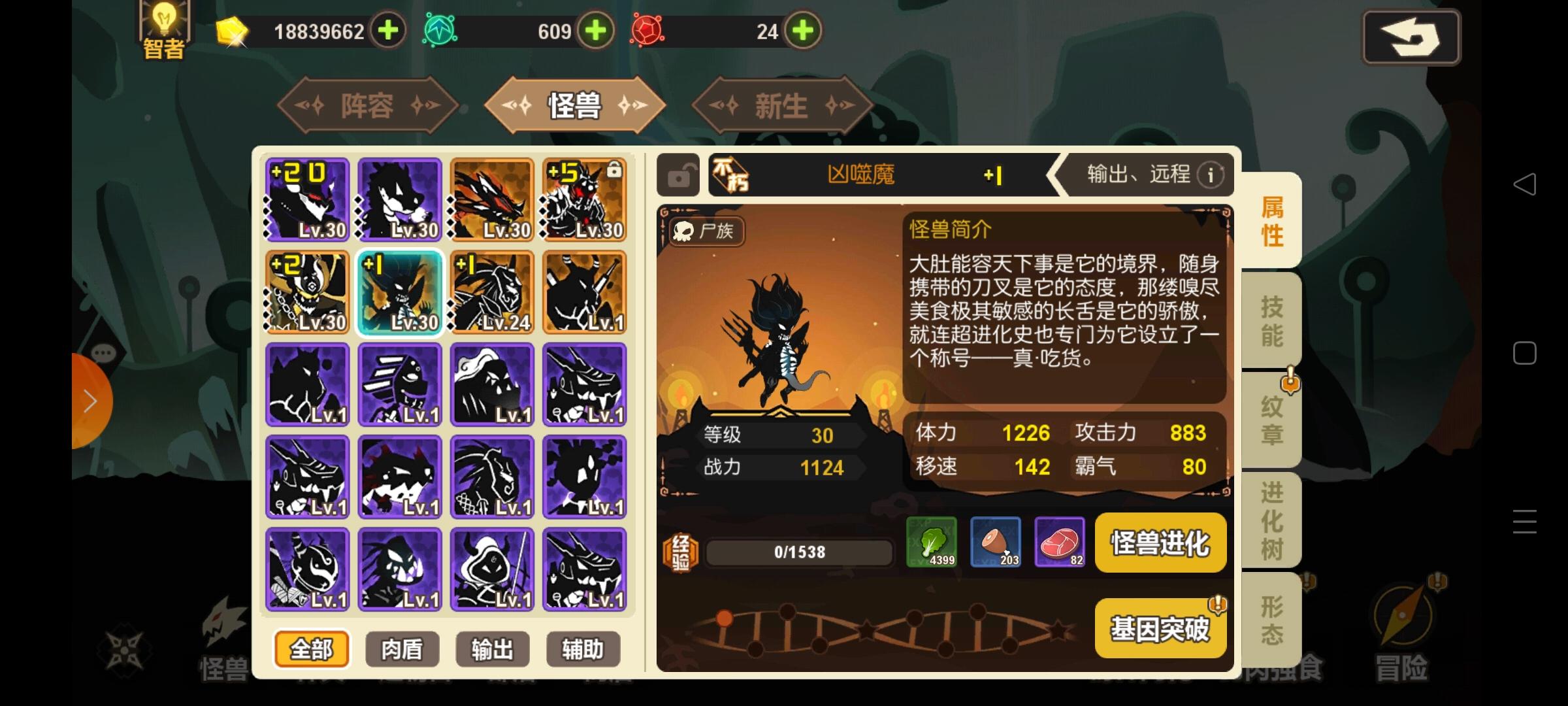Switch to the 怪兽 top menu
Image resolution: width=1568 pixels, height=706 pixels.
pyautogui.click(x=574, y=105)
